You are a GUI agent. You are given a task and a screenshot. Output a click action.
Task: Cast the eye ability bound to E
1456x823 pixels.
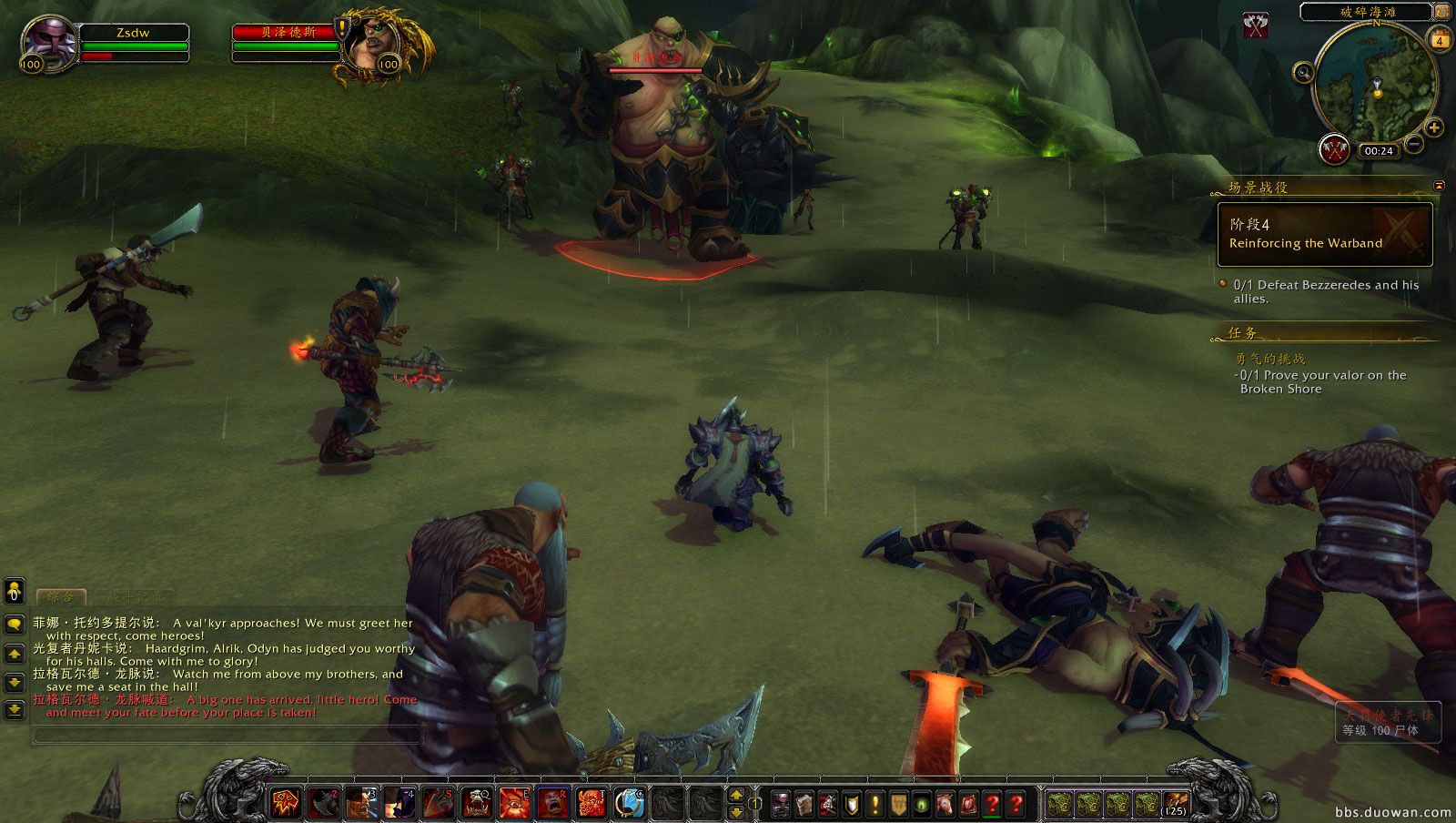pyautogui.click(x=514, y=802)
